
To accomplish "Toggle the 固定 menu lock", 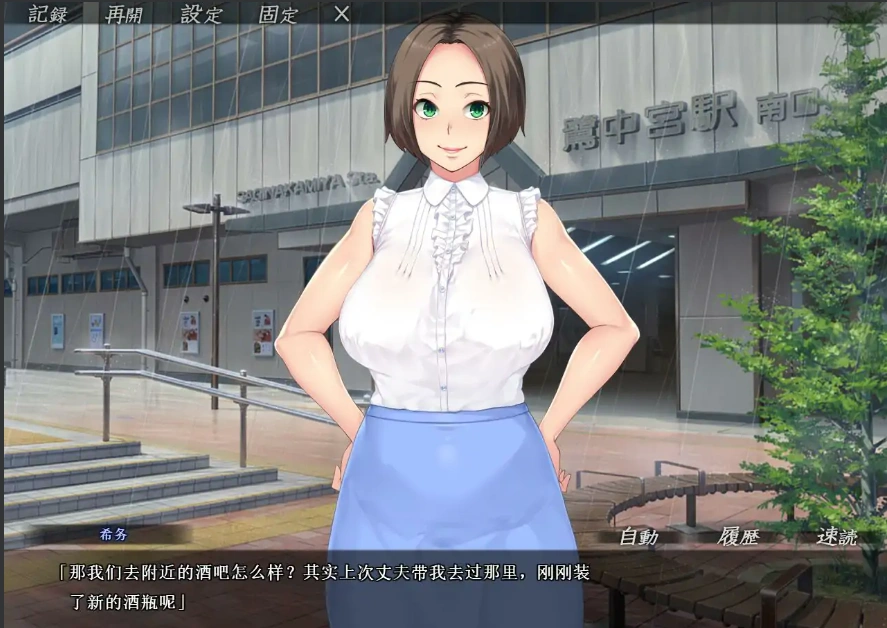I will coord(278,14).
